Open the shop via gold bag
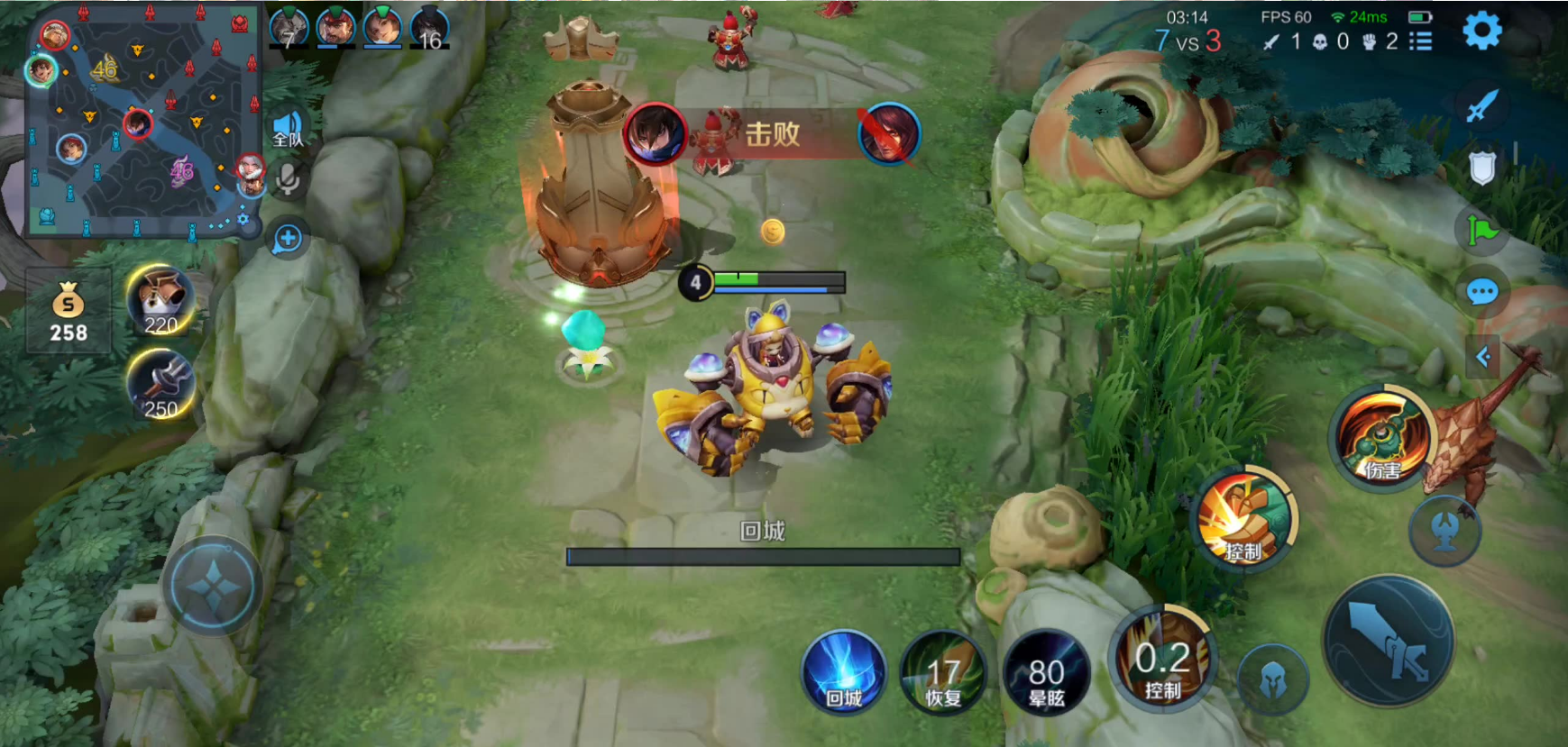Image resolution: width=1568 pixels, height=747 pixels. pyautogui.click(x=69, y=311)
